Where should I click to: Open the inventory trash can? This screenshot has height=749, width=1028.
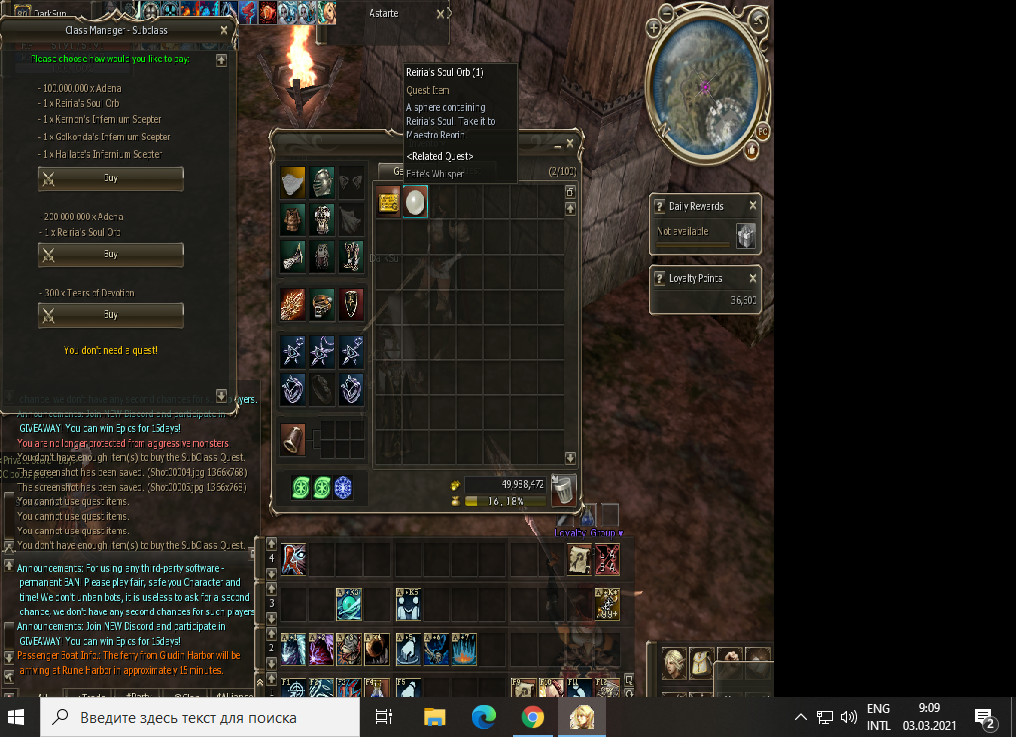(x=563, y=490)
